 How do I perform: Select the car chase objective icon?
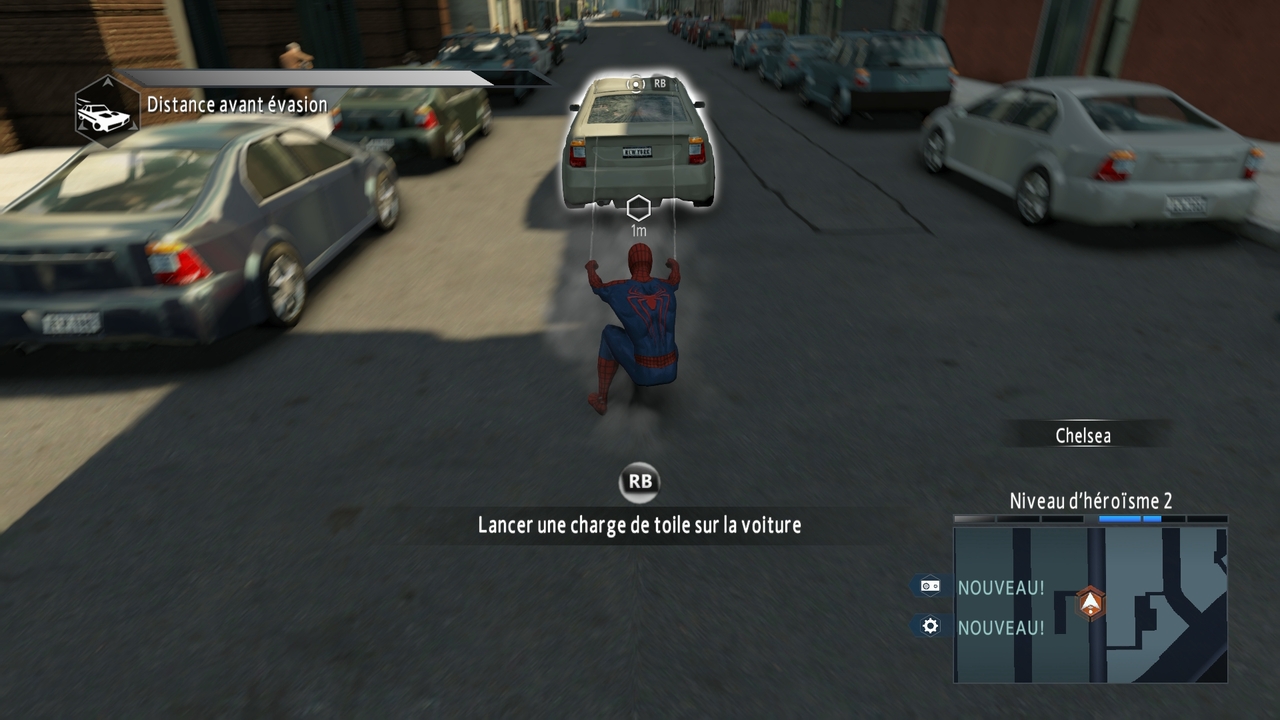[106, 111]
